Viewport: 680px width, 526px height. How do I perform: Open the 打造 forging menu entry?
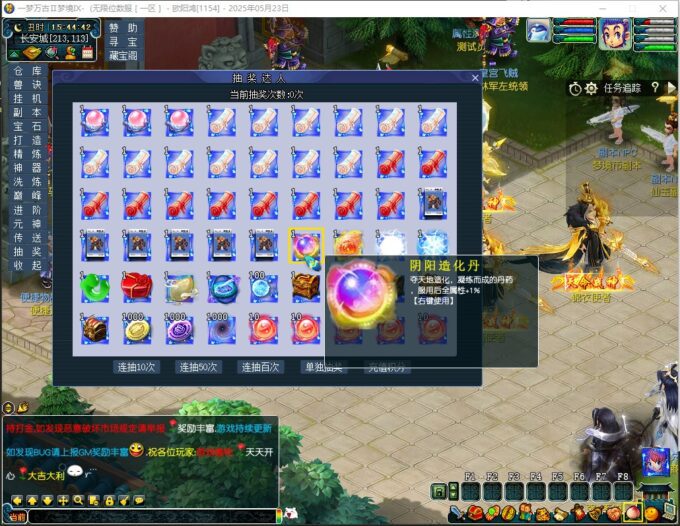coord(27,141)
